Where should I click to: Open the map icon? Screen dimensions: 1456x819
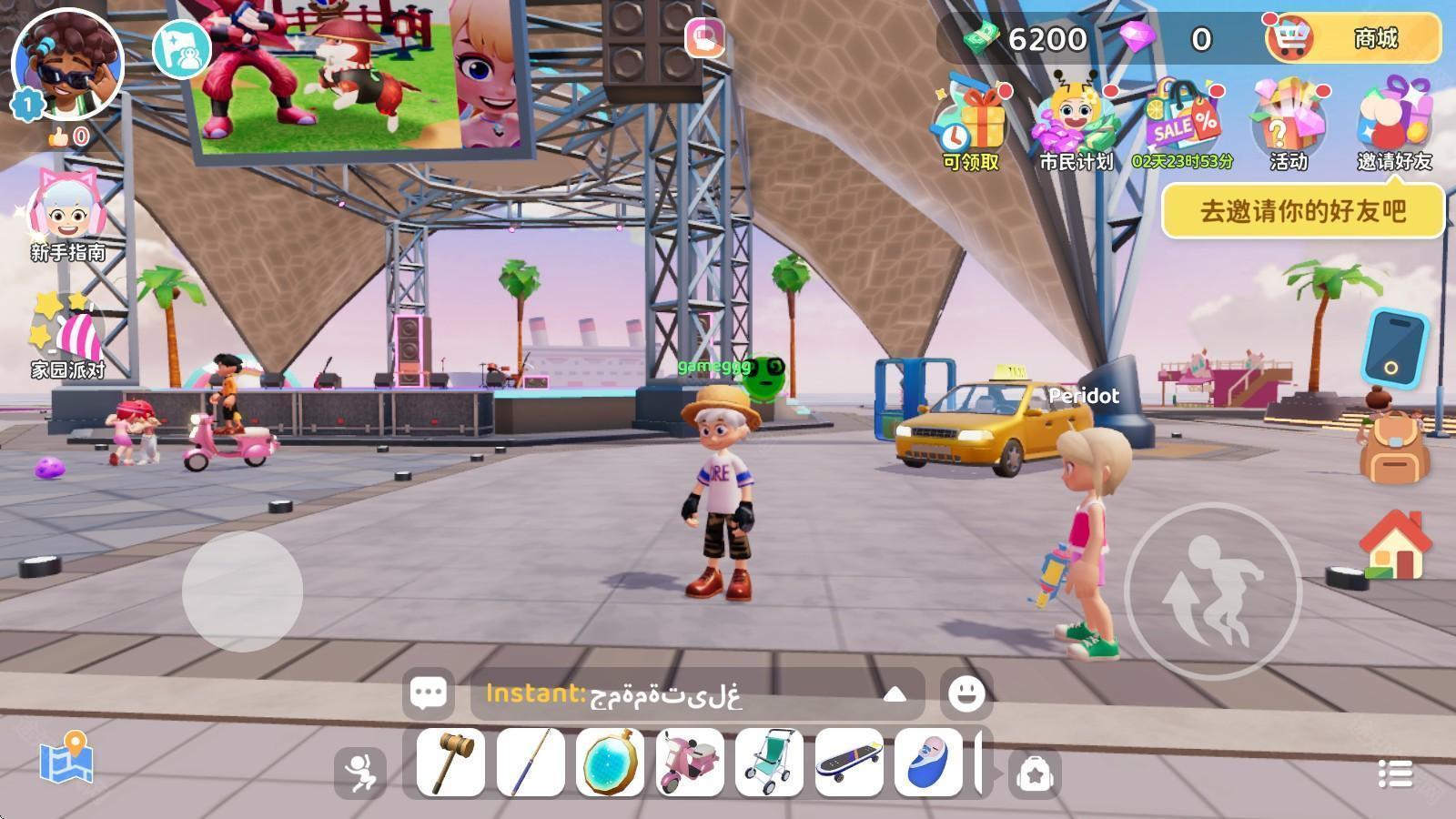coord(66,758)
